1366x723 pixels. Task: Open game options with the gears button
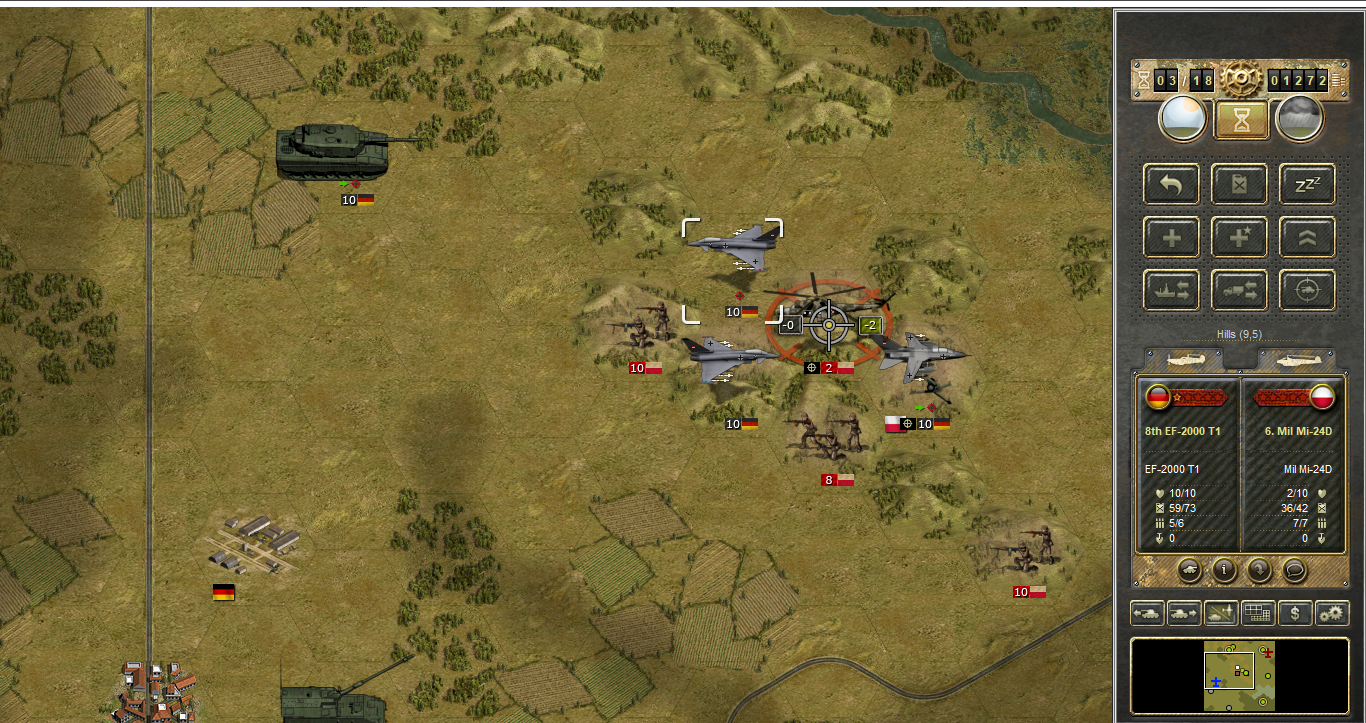[x=1332, y=613]
